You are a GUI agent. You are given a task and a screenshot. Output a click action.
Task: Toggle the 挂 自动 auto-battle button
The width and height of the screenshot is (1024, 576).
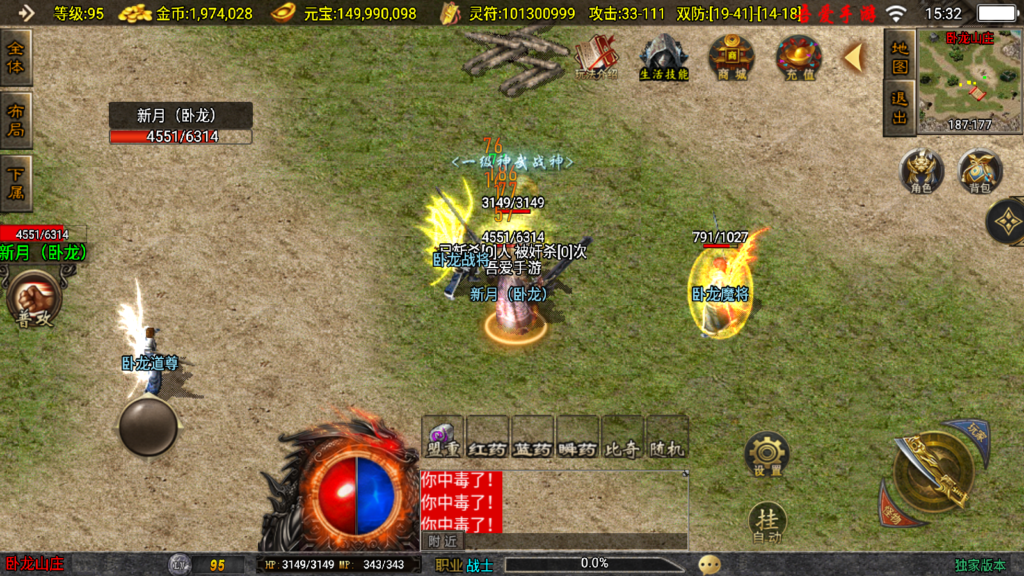coord(767,522)
